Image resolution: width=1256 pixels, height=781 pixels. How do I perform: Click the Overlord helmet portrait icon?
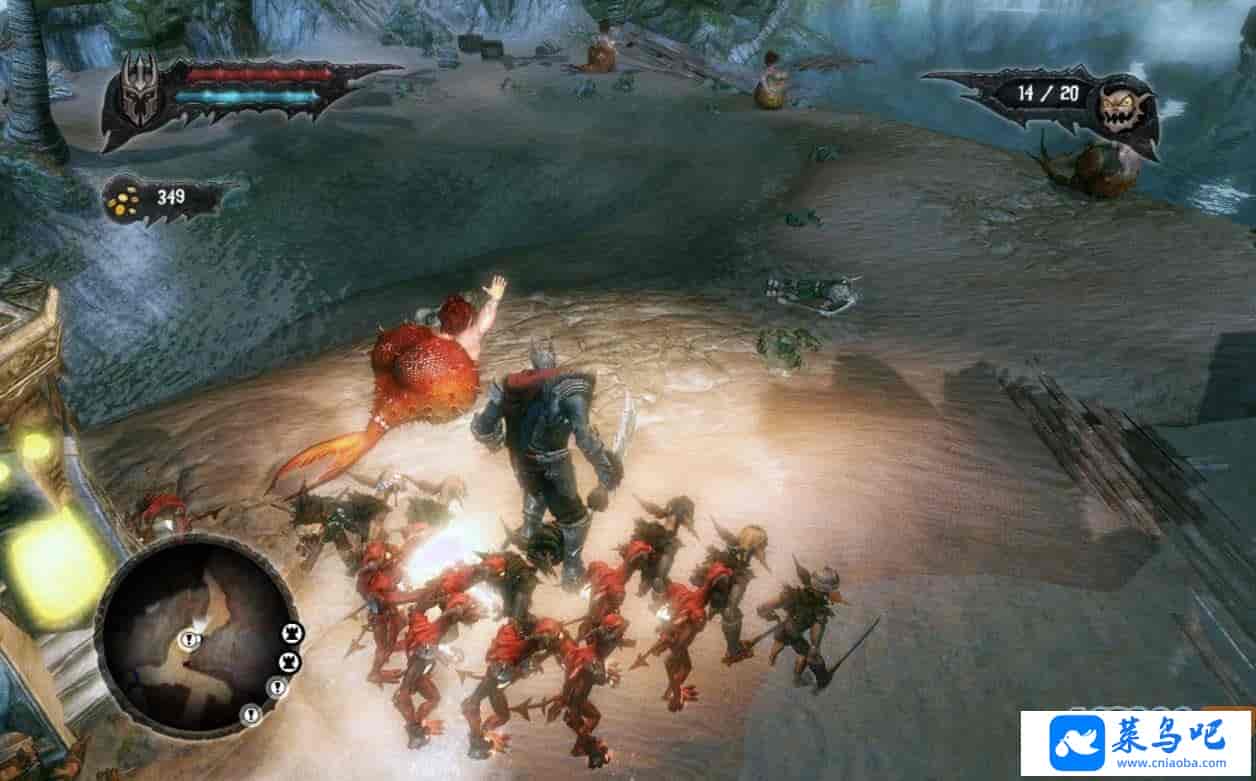141,91
